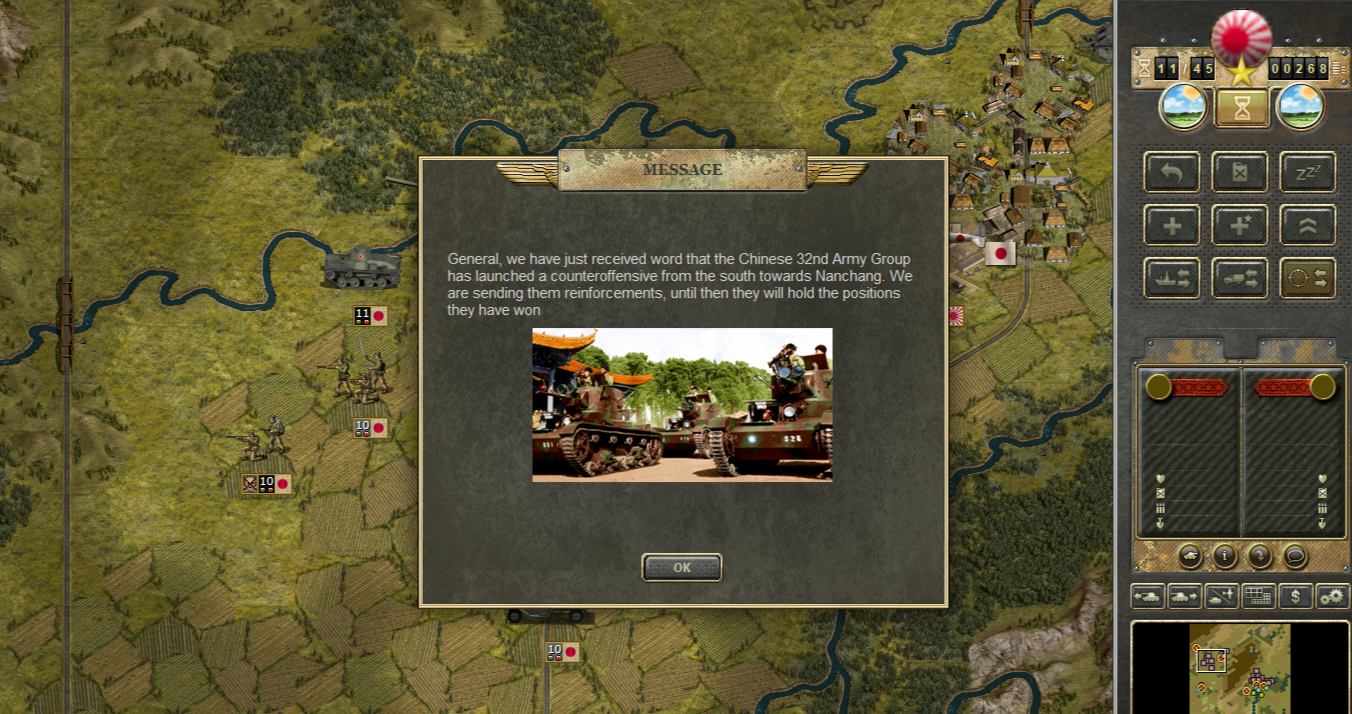Give elite reinforcements with plus-star button

point(1239,225)
